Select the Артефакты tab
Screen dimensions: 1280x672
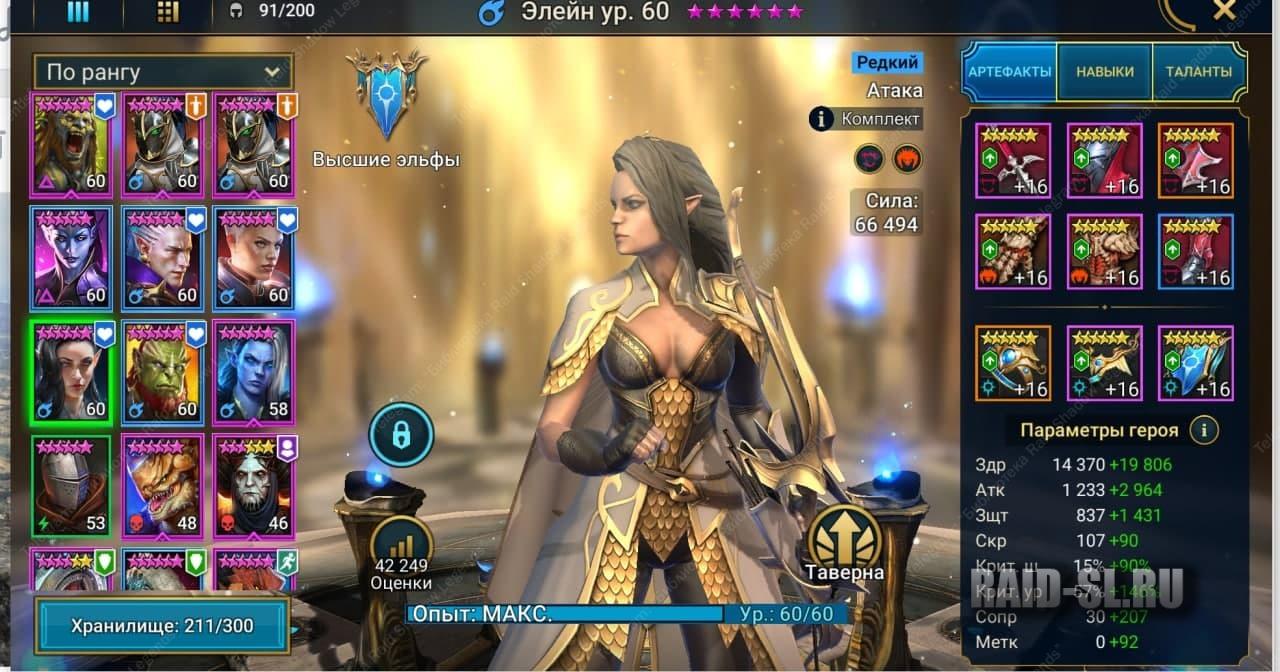(1009, 72)
